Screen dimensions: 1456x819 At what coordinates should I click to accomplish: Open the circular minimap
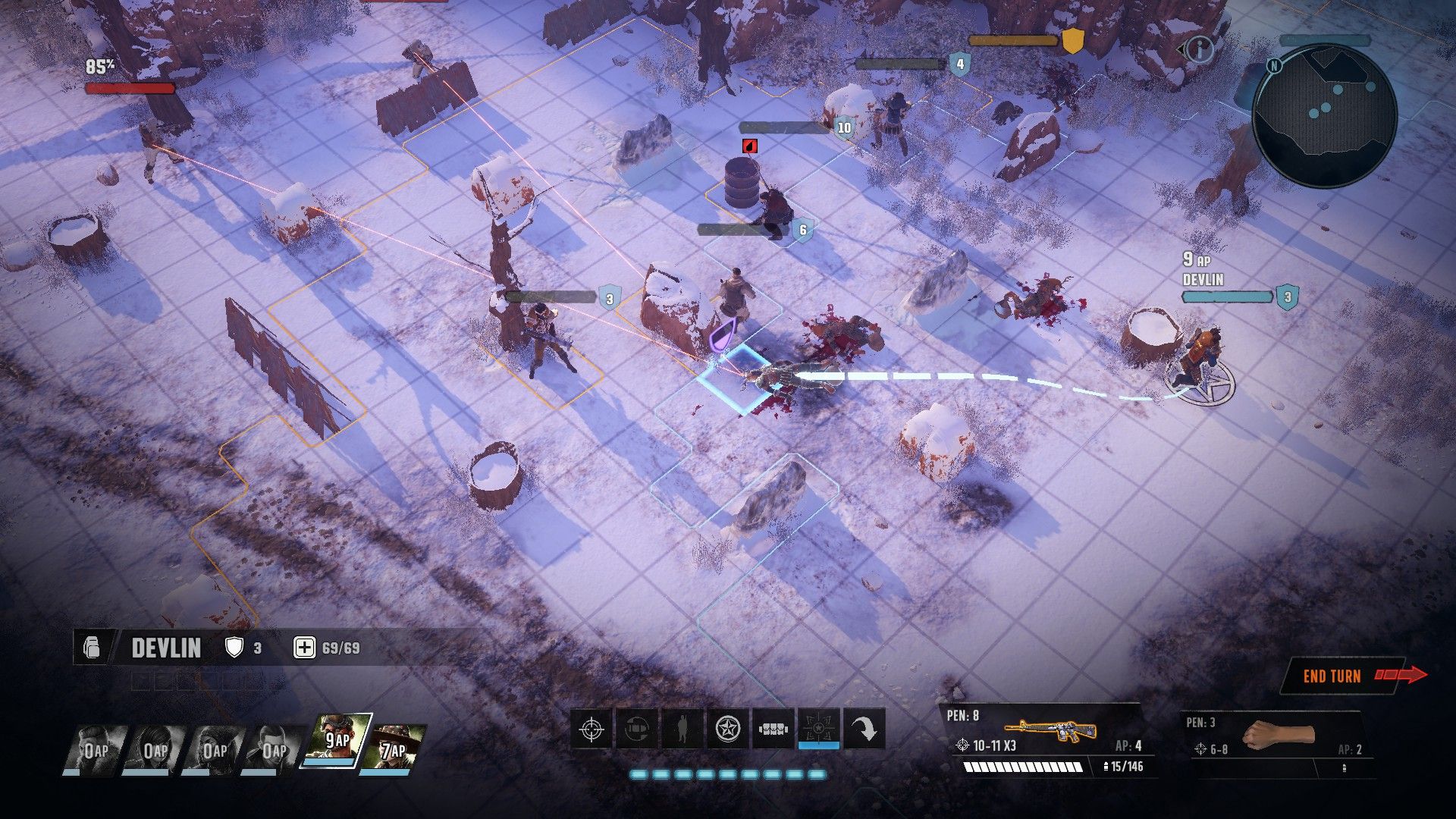pyautogui.click(x=1323, y=115)
